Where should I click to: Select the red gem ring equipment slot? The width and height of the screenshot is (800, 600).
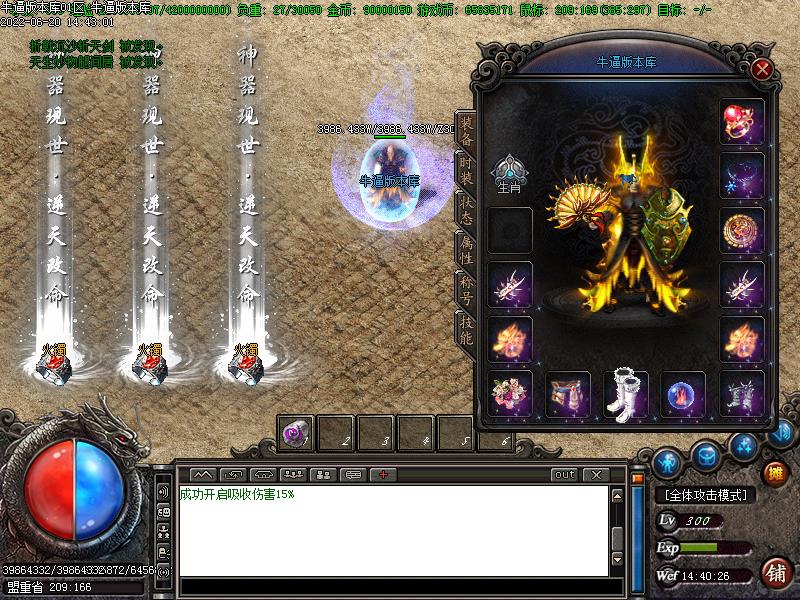coord(741,122)
